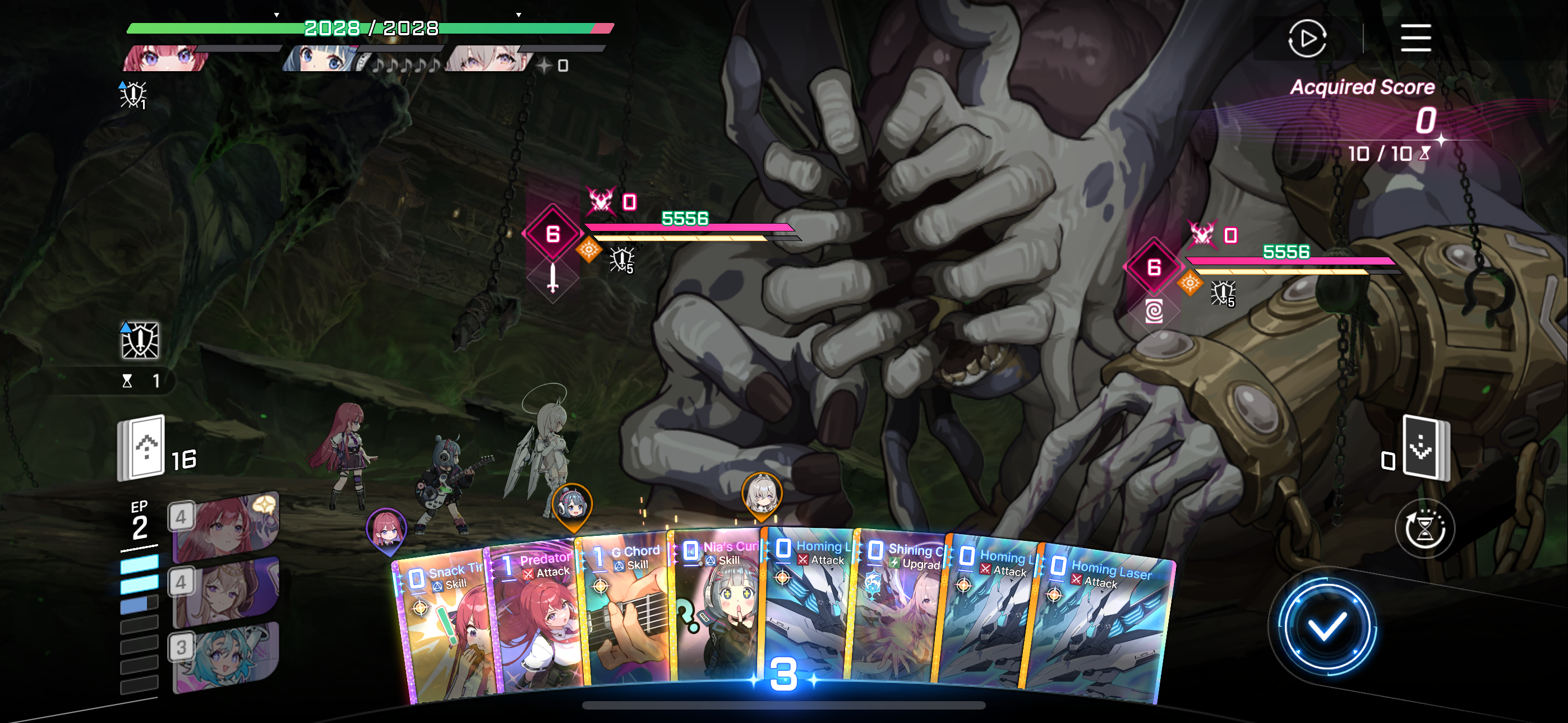Image resolution: width=1568 pixels, height=723 pixels.
Task: Play the Nia's Curiosity skill card
Action: click(718, 609)
